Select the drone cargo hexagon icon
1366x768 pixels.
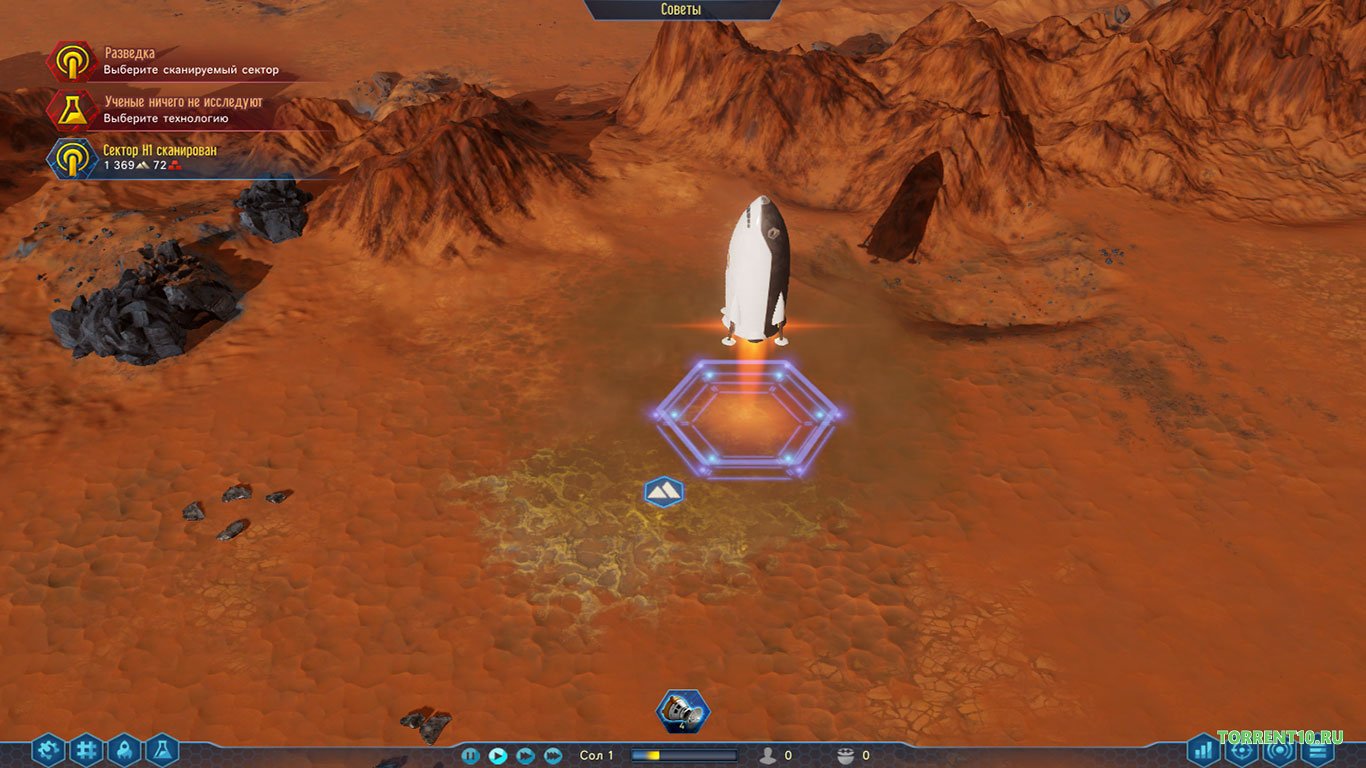click(x=682, y=711)
